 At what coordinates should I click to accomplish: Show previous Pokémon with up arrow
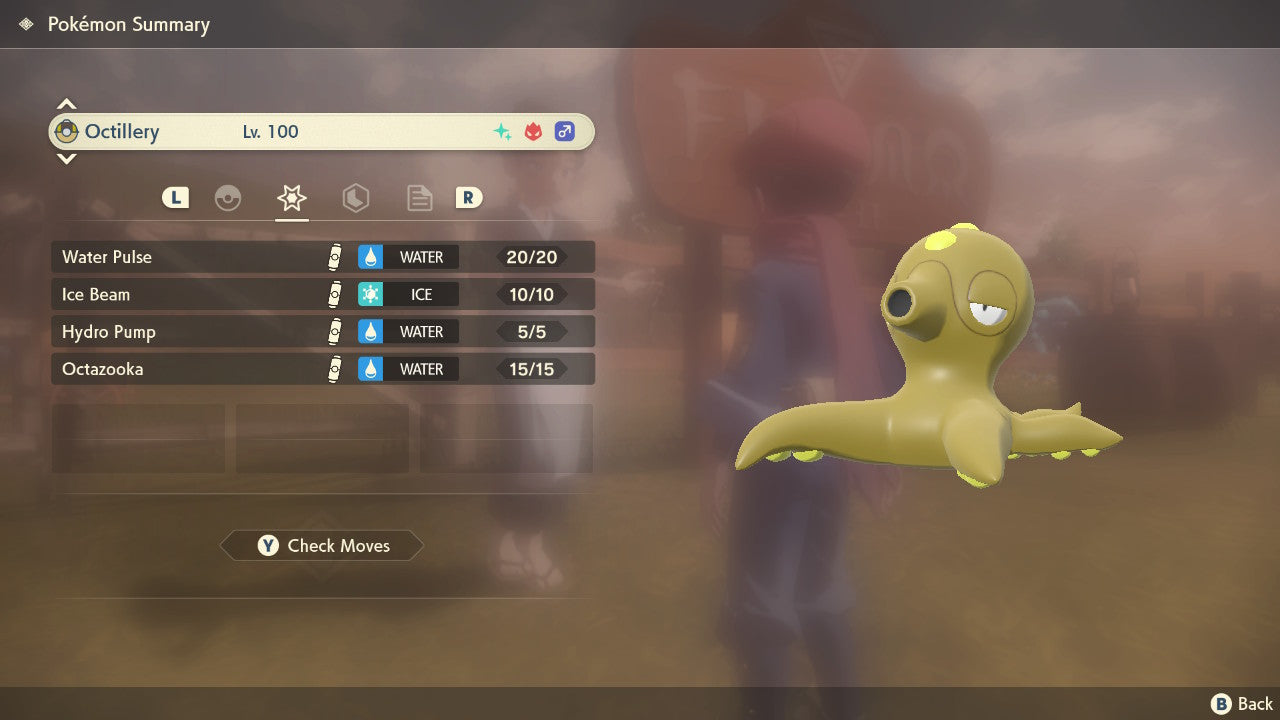click(66, 104)
